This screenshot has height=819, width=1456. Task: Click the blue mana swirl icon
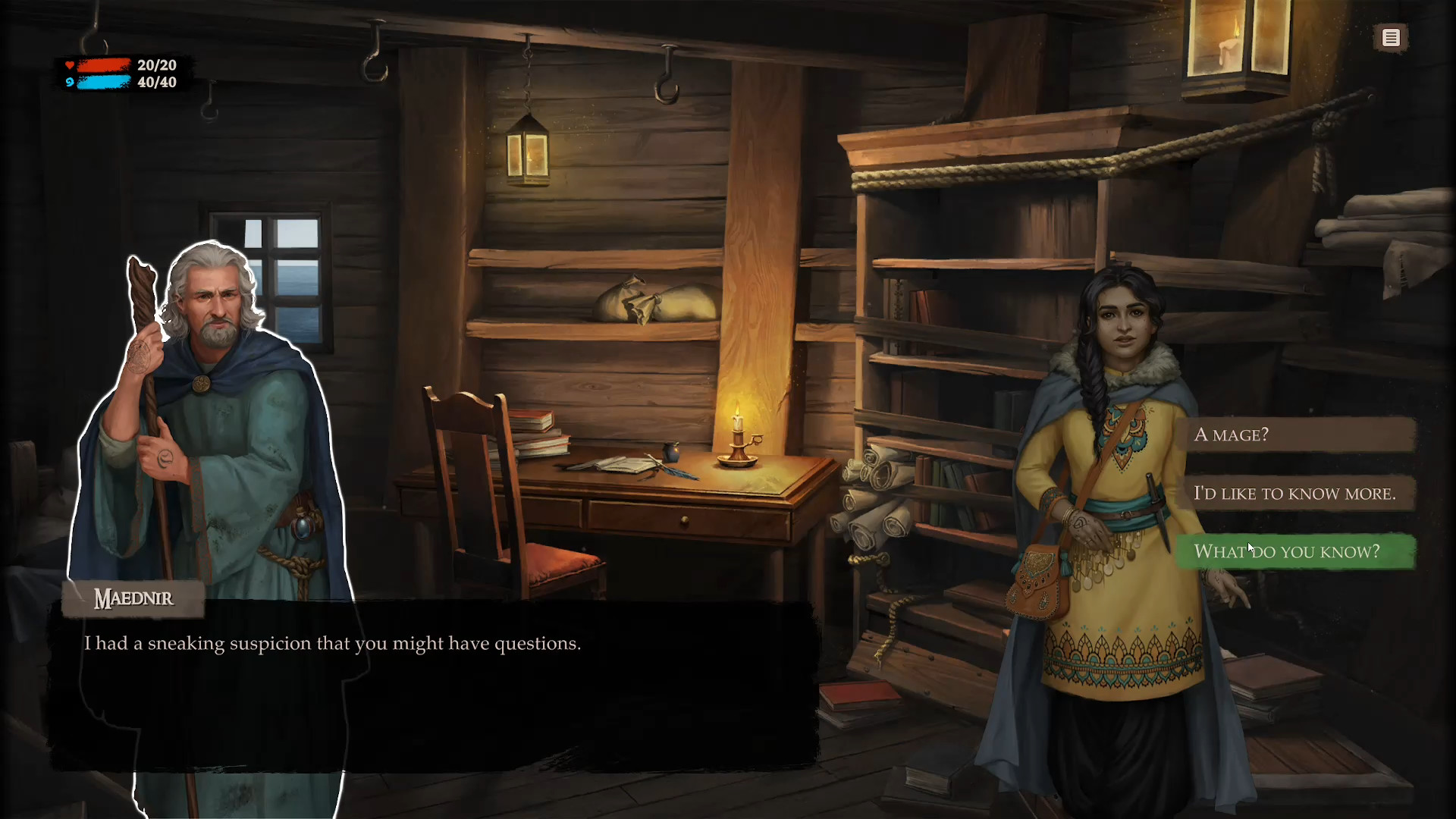pyautogui.click(x=70, y=83)
